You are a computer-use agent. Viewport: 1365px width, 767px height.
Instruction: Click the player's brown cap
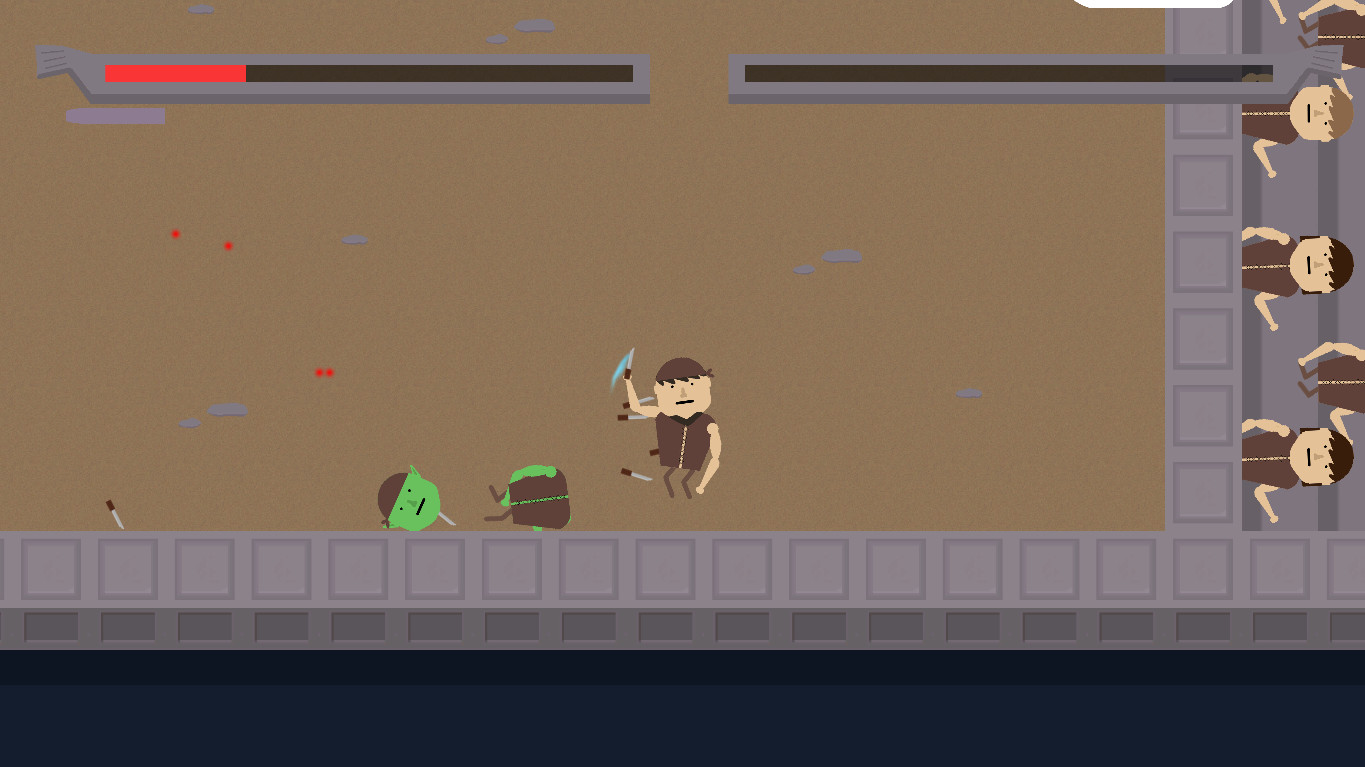(678, 370)
